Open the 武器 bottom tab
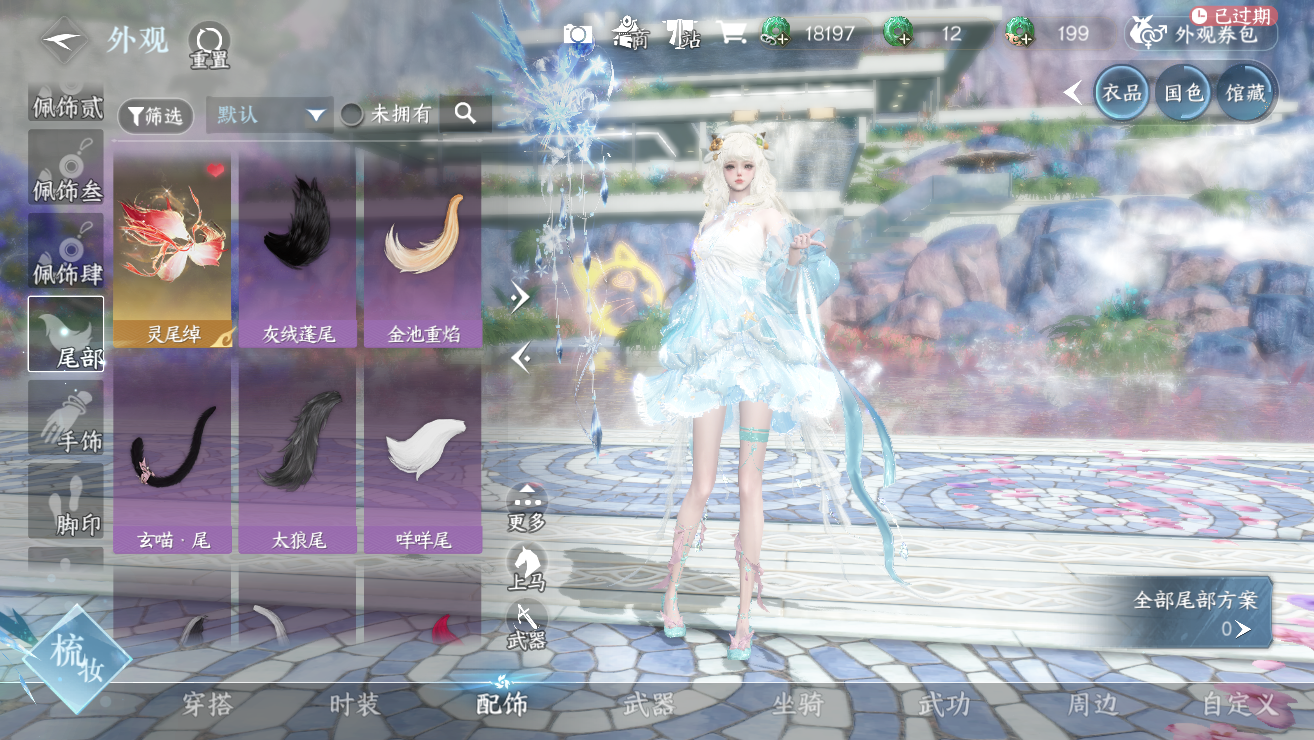1314x740 pixels. coord(648,704)
